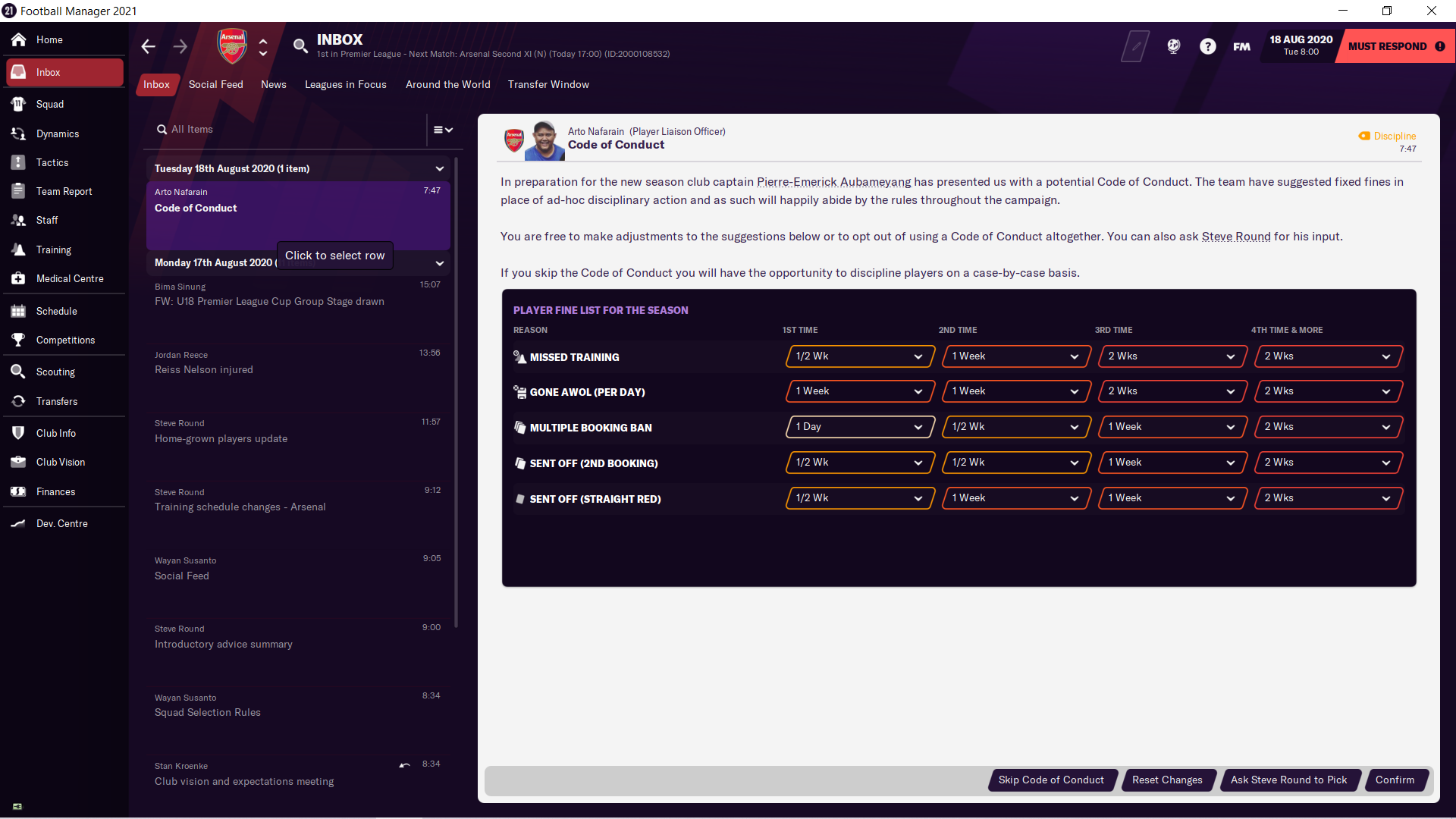Open the Squad menu
Viewport: 1456px width, 819px height.
[x=50, y=104]
